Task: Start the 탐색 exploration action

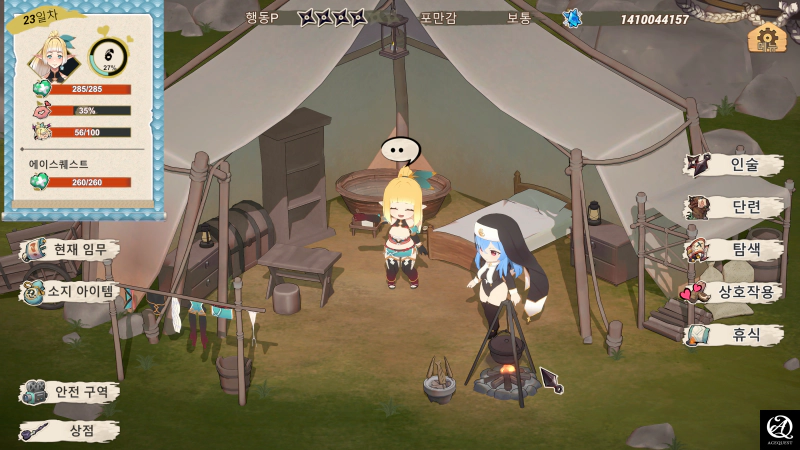Action: point(735,250)
